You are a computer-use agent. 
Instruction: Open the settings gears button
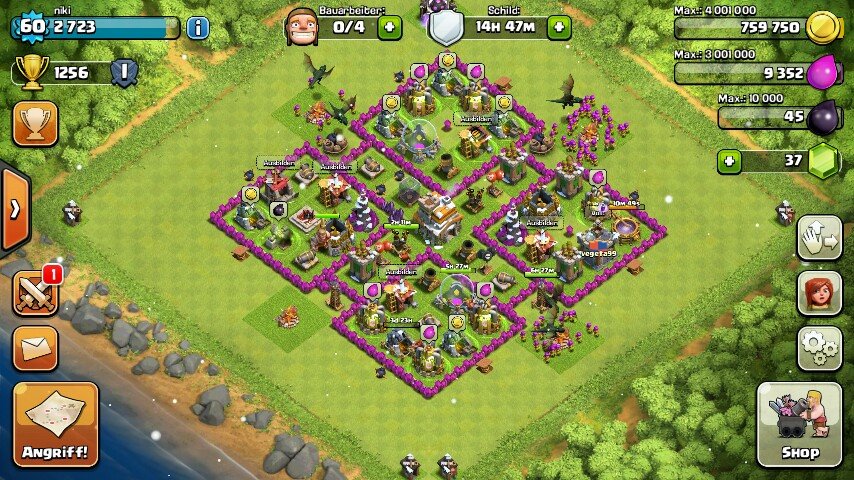point(819,348)
